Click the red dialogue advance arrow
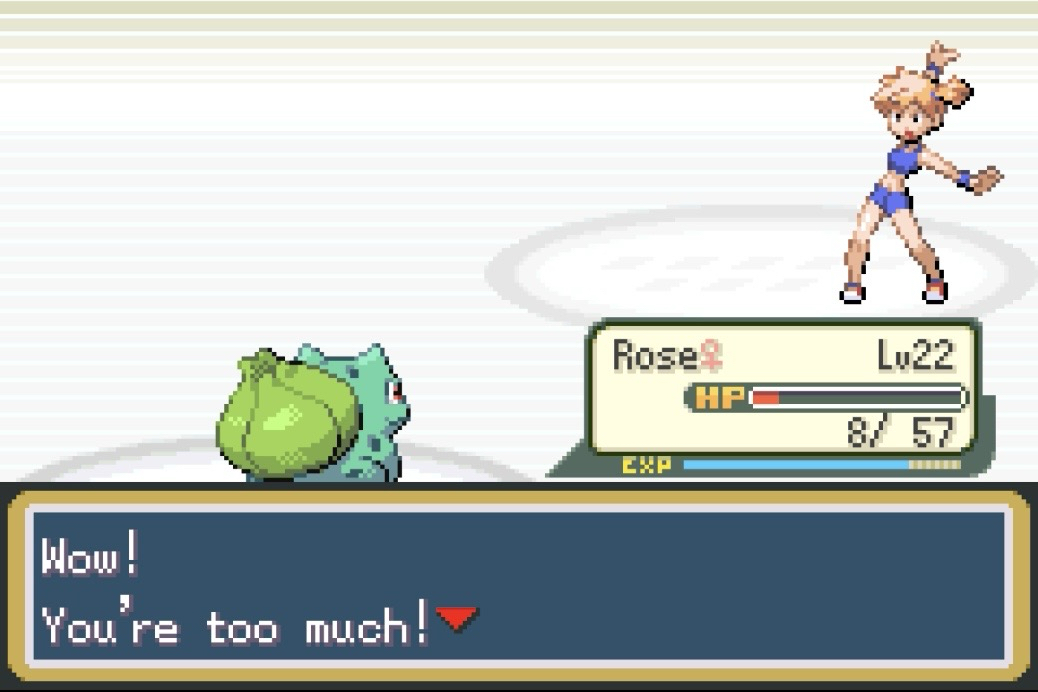The image size is (1038, 692). click(456, 621)
